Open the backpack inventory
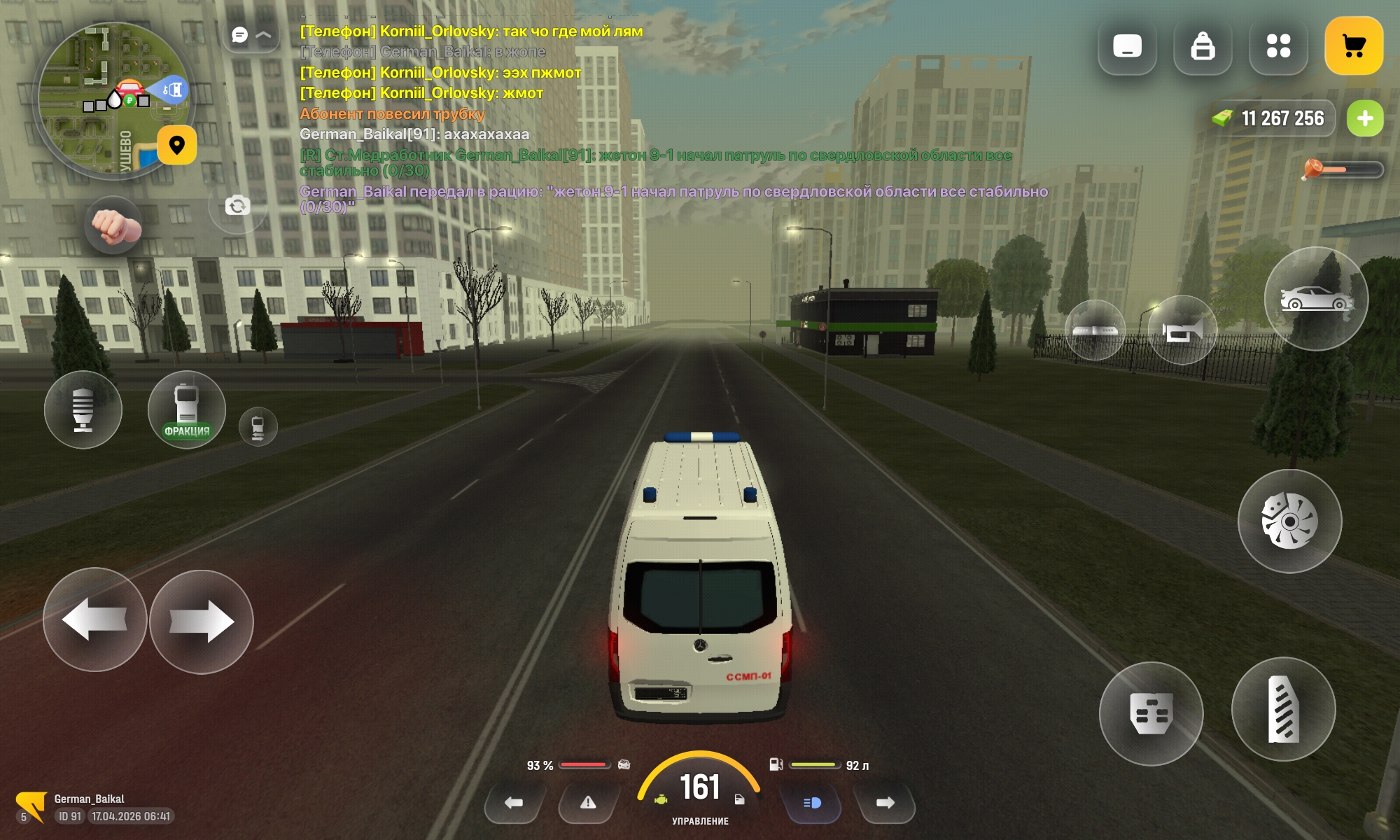This screenshot has height=840, width=1400. (x=1203, y=46)
